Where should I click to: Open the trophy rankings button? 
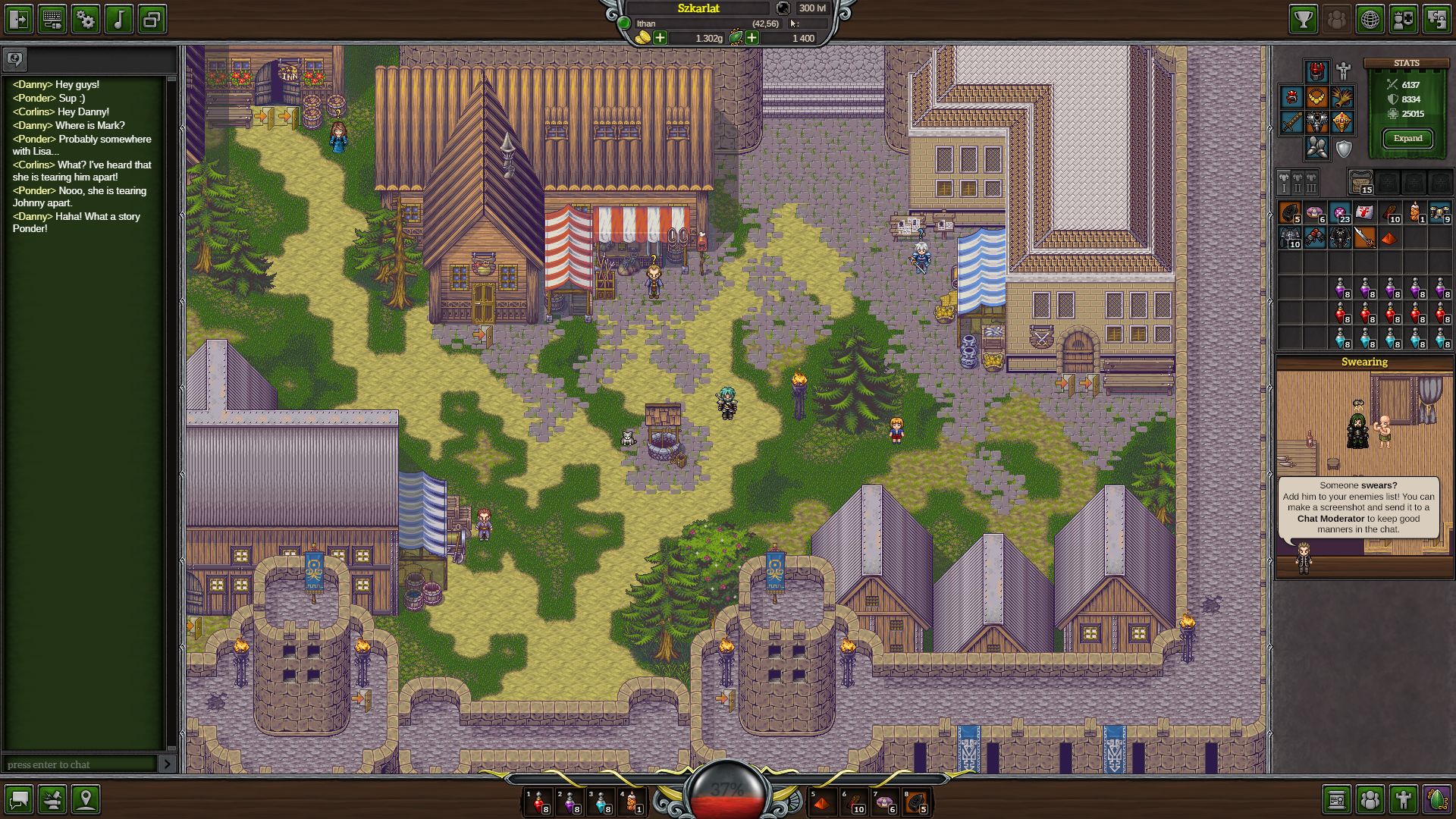coord(1303,19)
